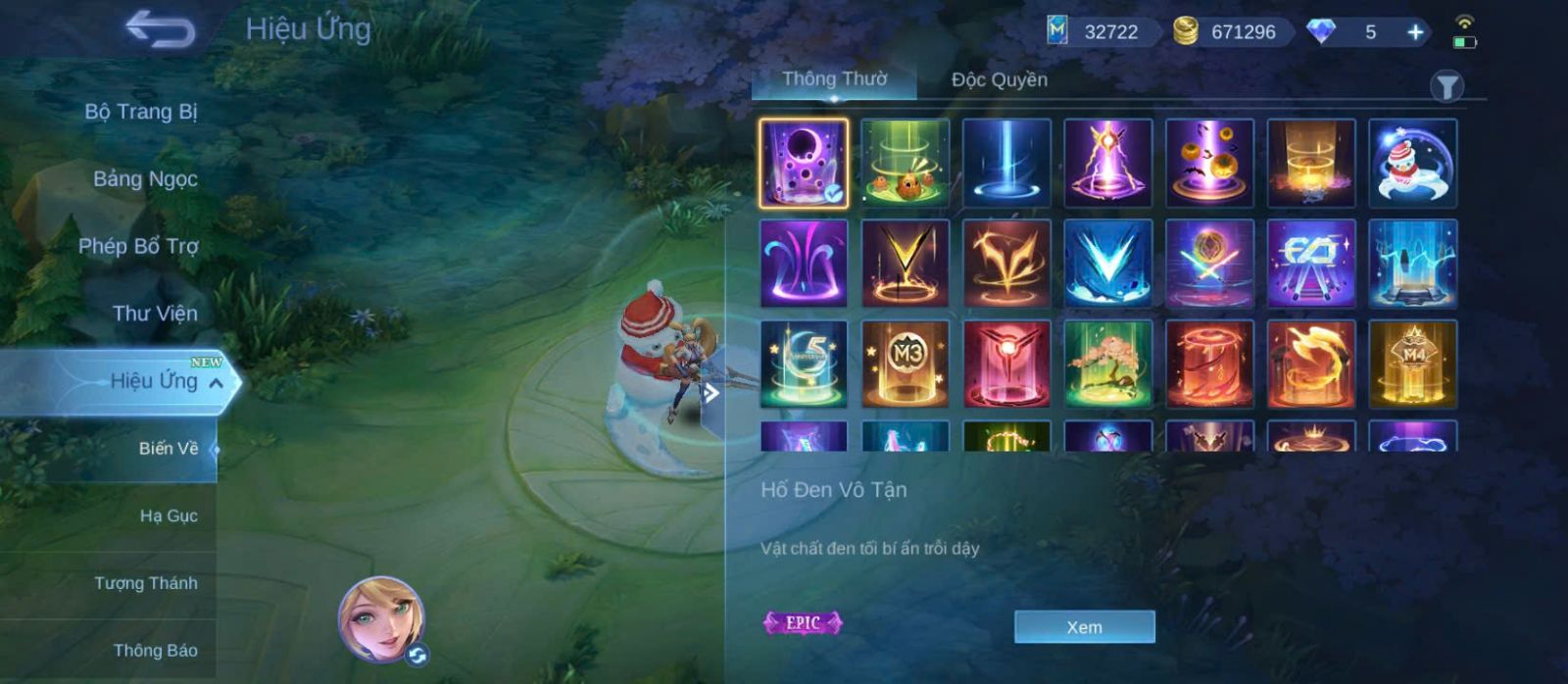Select the M3 golden recall effect
Screen dimensions: 1568x684
pyautogui.click(x=905, y=364)
